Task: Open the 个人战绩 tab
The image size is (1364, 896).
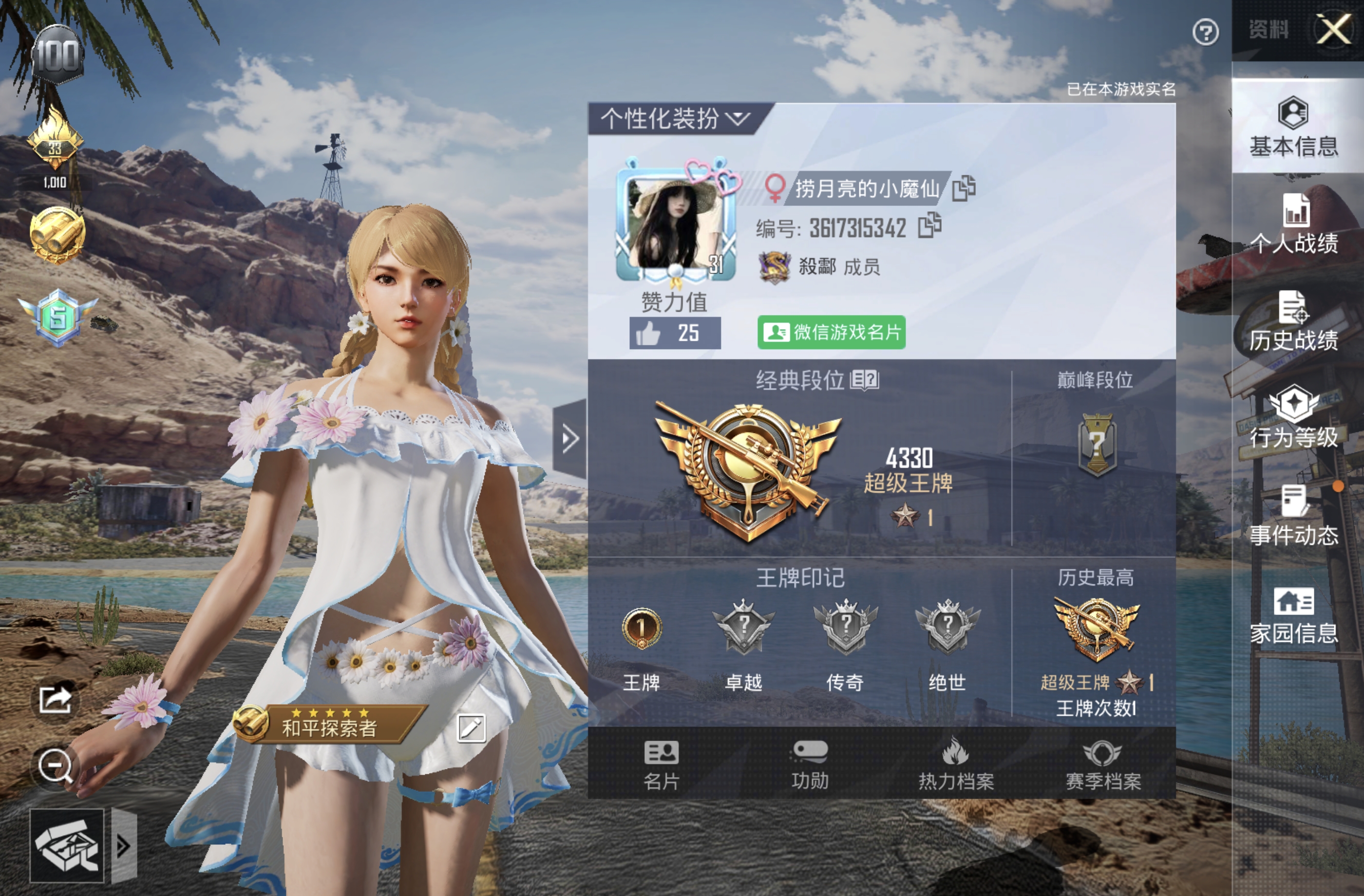Action: [1293, 224]
